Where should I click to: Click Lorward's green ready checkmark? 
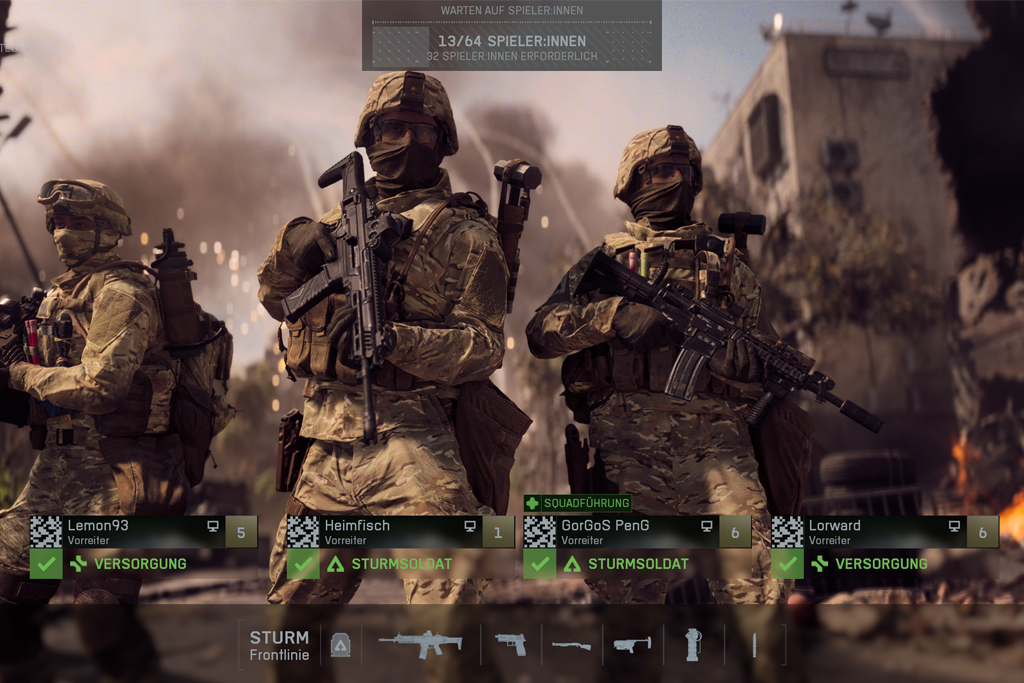pos(787,564)
